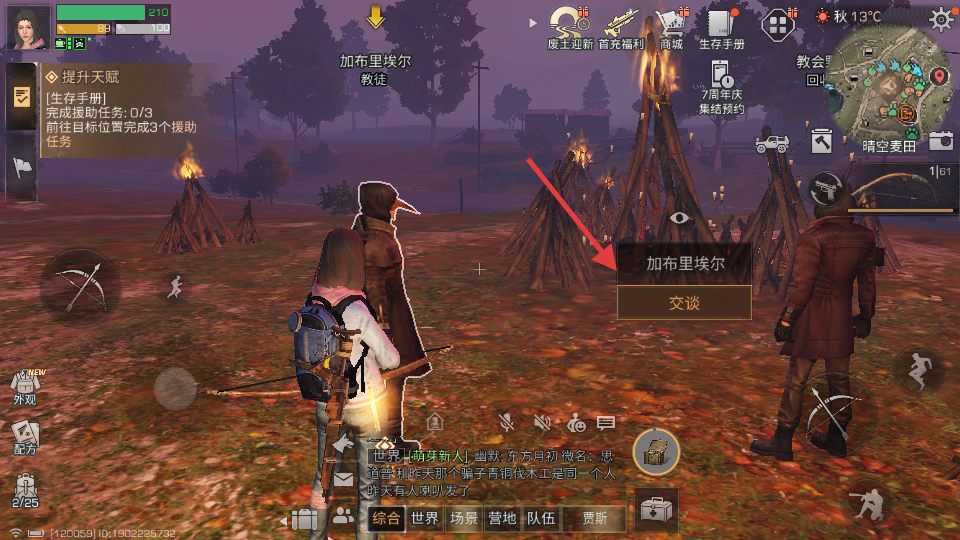This screenshot has width=960, height=540.
Task: Summon the vehicle with the car icon
Action: coord(771,144)
